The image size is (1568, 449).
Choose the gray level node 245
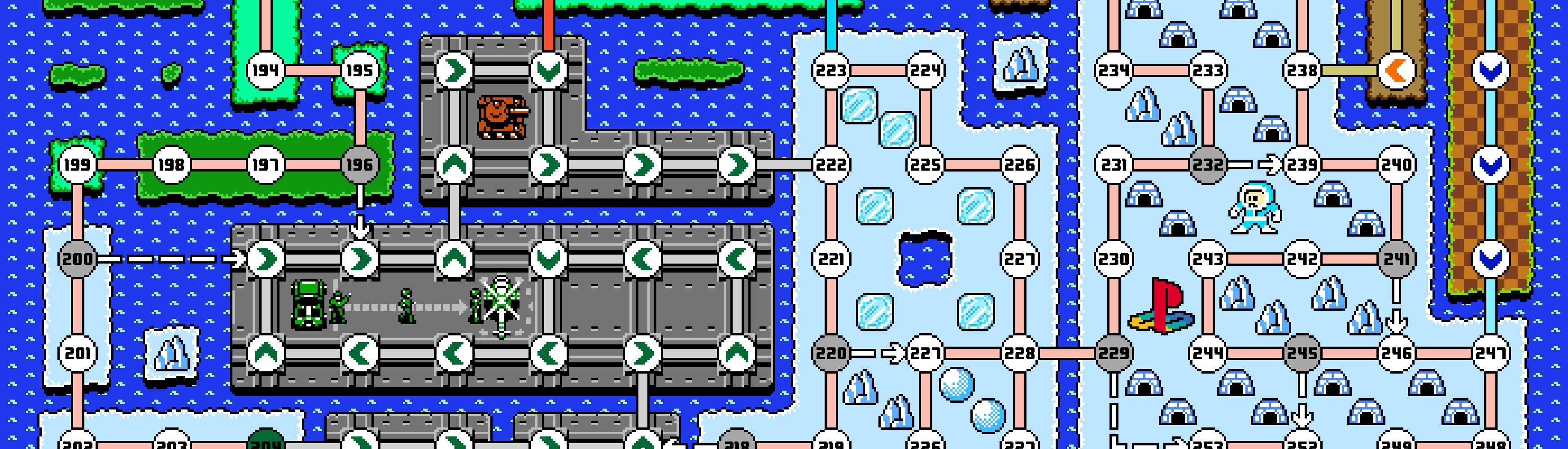coord(1302,353)
